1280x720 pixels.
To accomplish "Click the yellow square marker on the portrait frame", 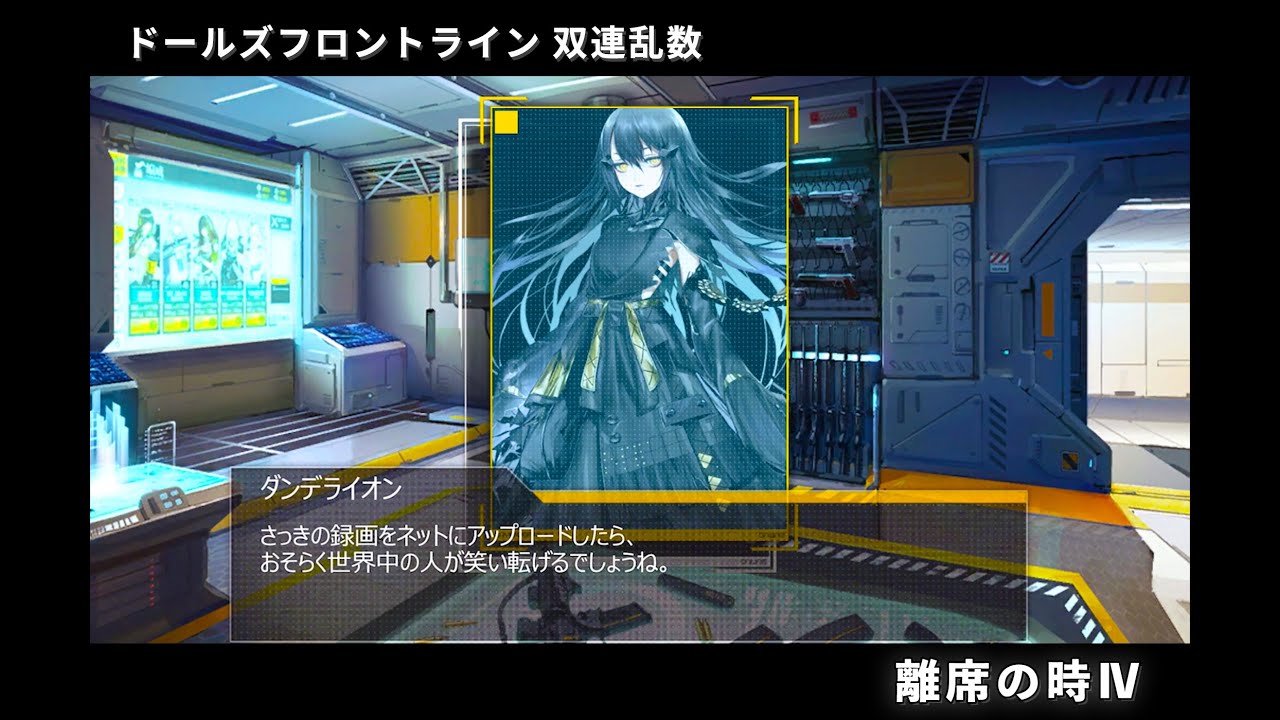I will (x=505, y=123).
